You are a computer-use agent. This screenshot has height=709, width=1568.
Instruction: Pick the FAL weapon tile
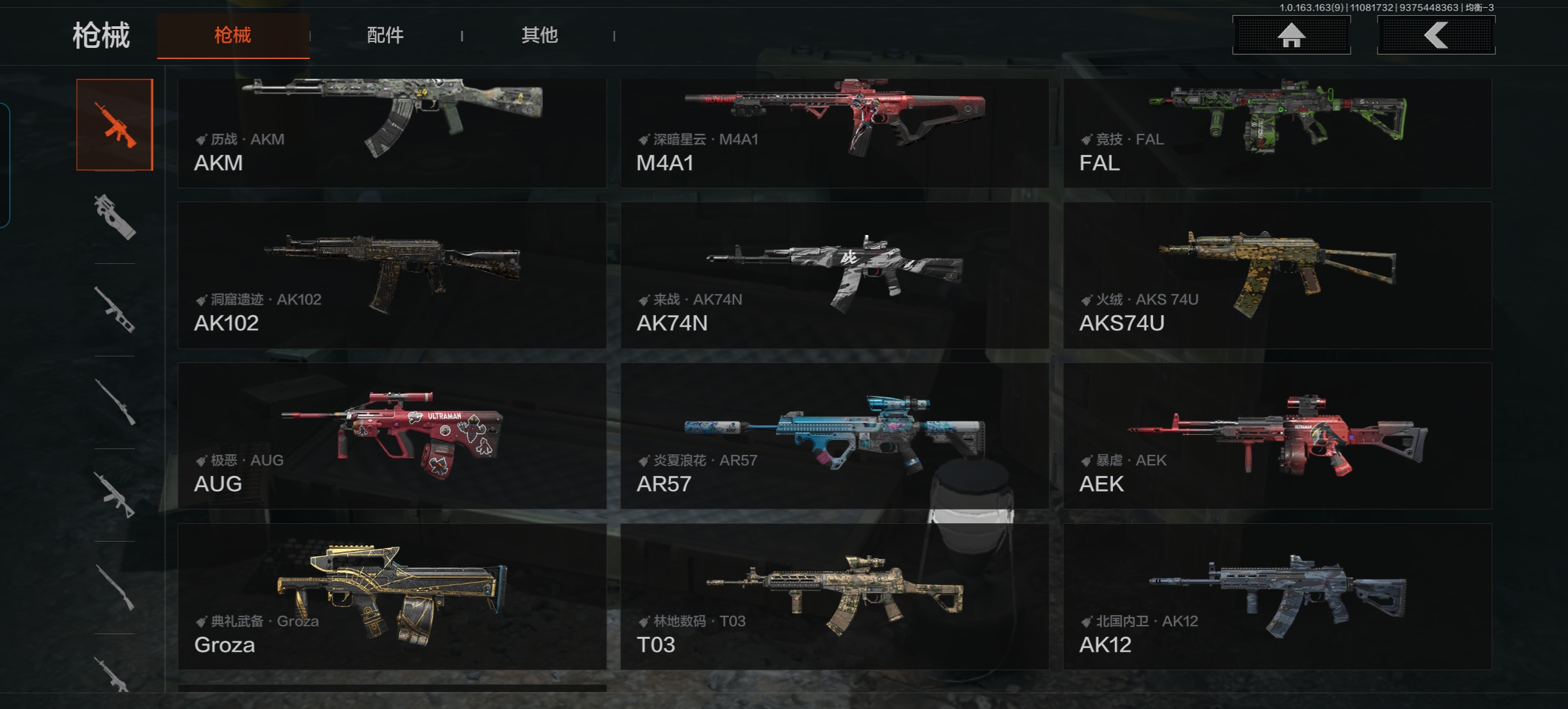pyautogui.click(x=1277, y=133)
